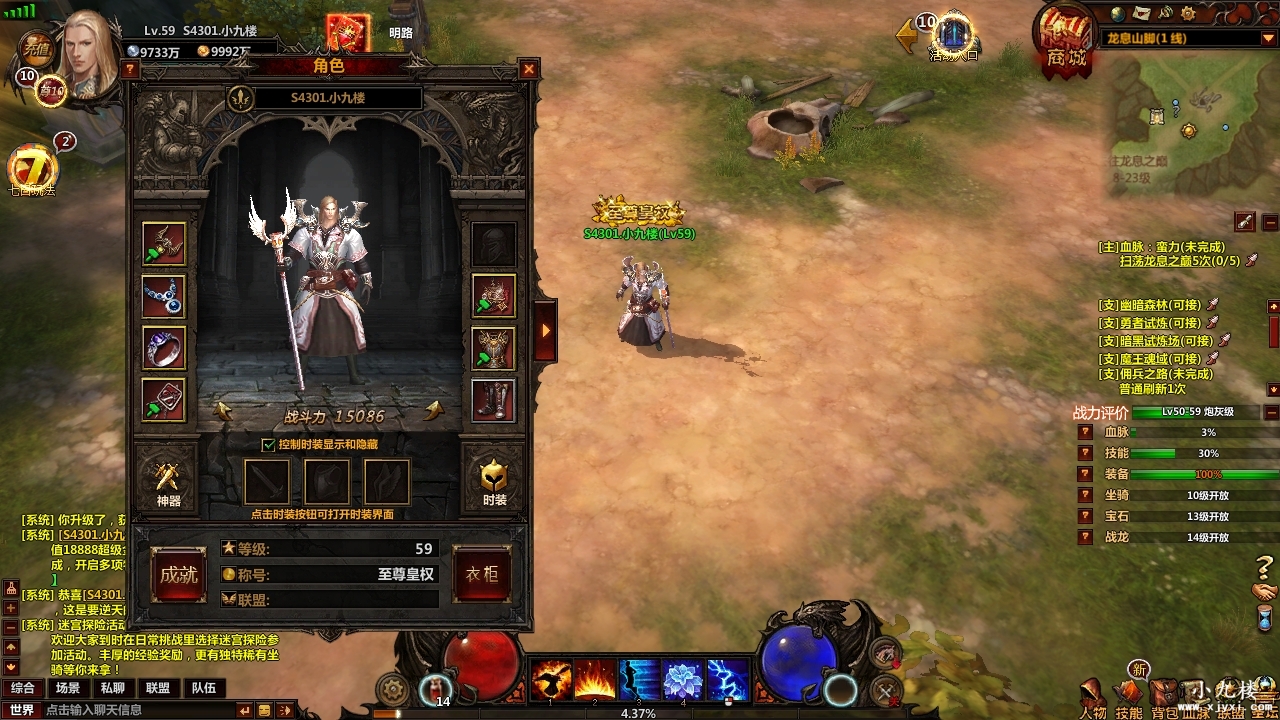Activate the flame wall skill

tap(594, 680)
